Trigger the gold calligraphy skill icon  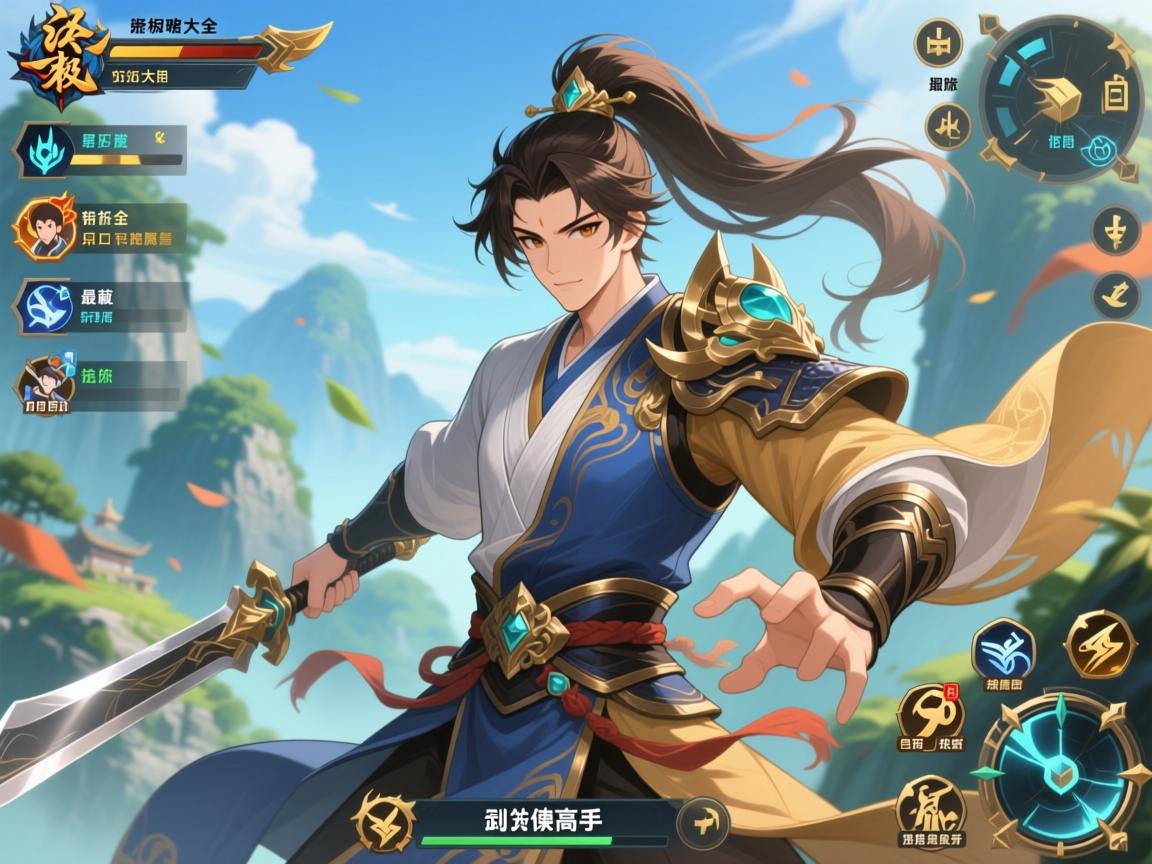point(930,806)
